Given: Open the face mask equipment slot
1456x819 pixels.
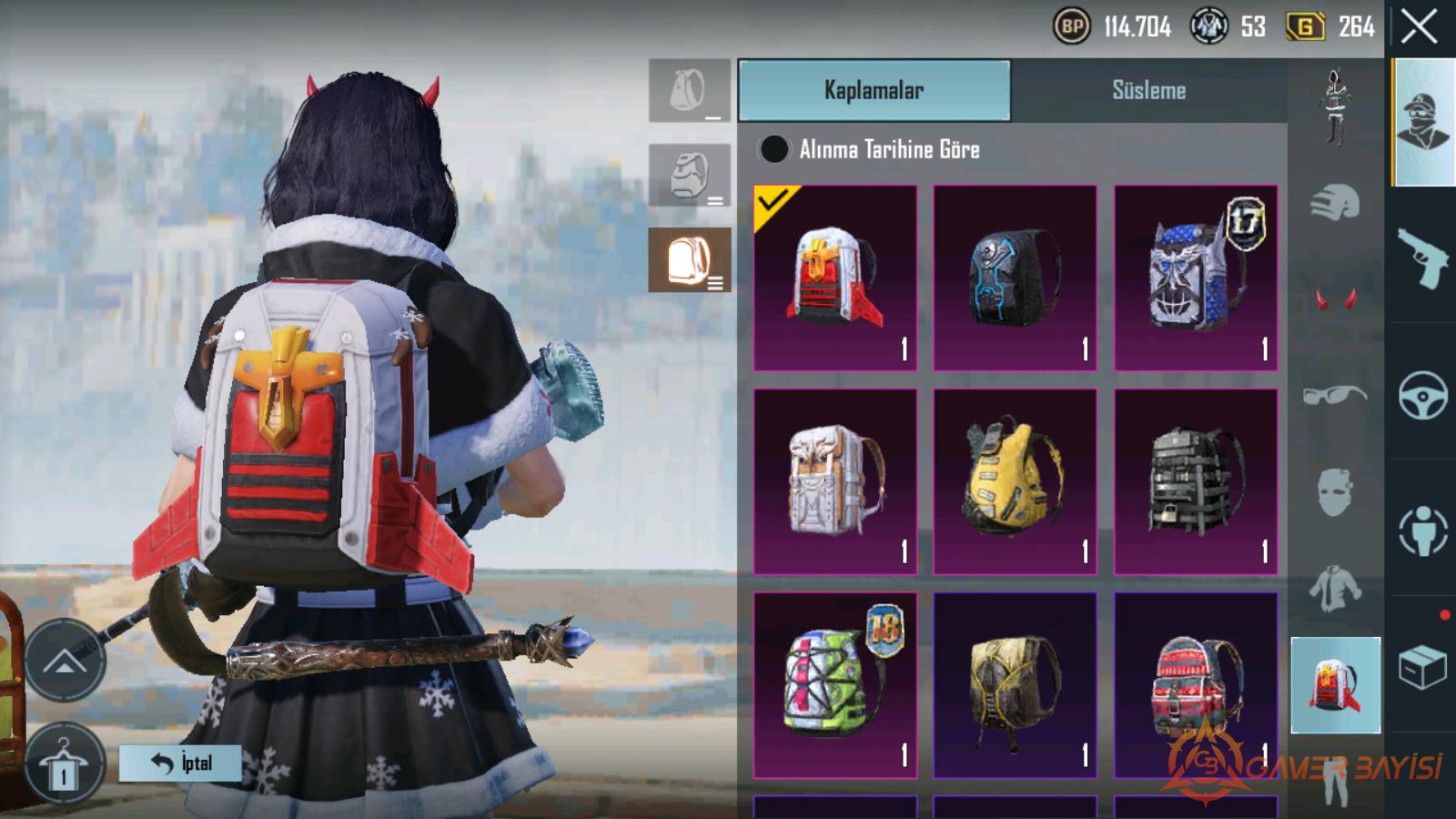Looking at the screenshot, I should point(1335,491).
